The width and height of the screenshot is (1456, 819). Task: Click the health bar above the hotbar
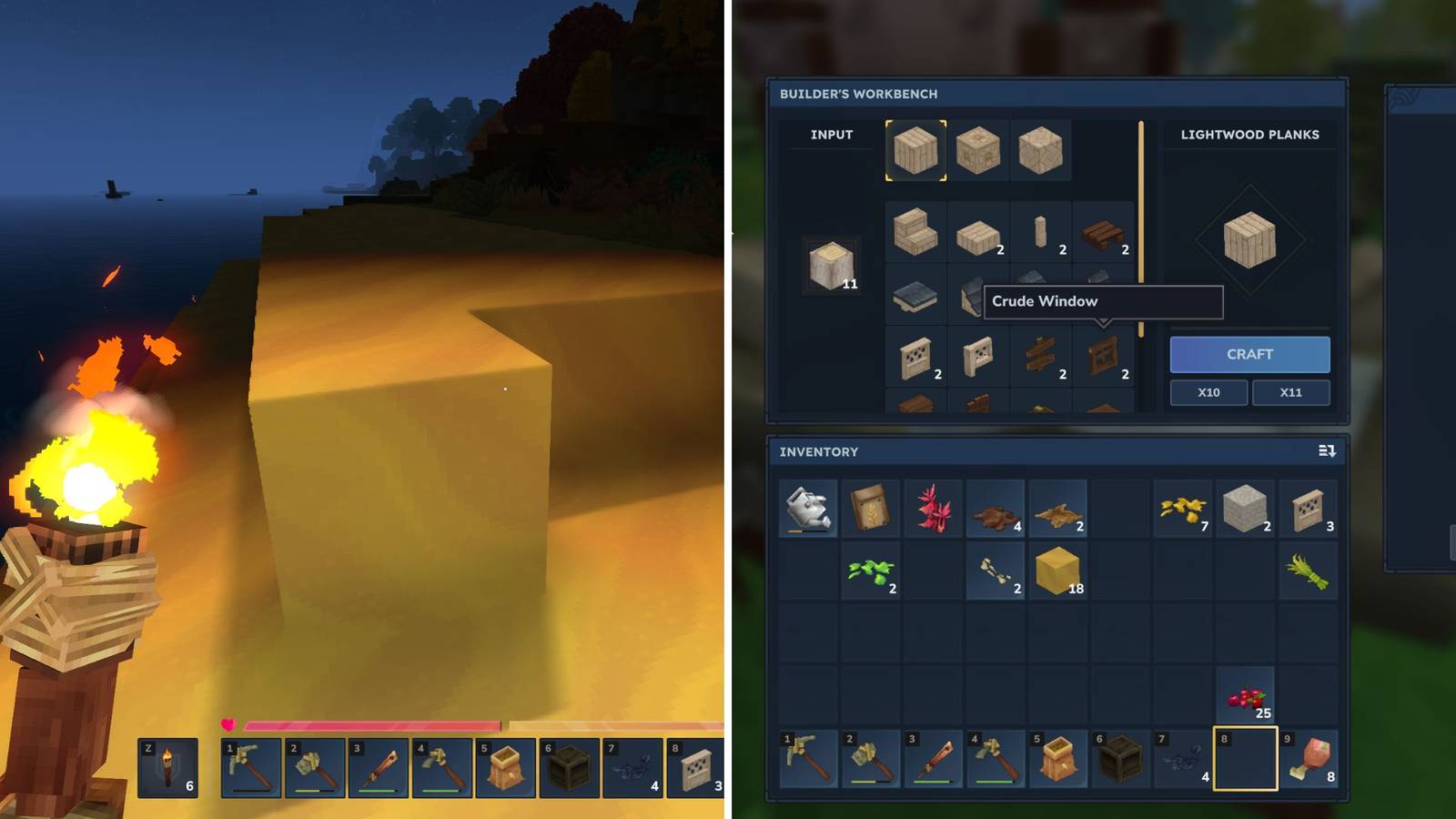364,725
